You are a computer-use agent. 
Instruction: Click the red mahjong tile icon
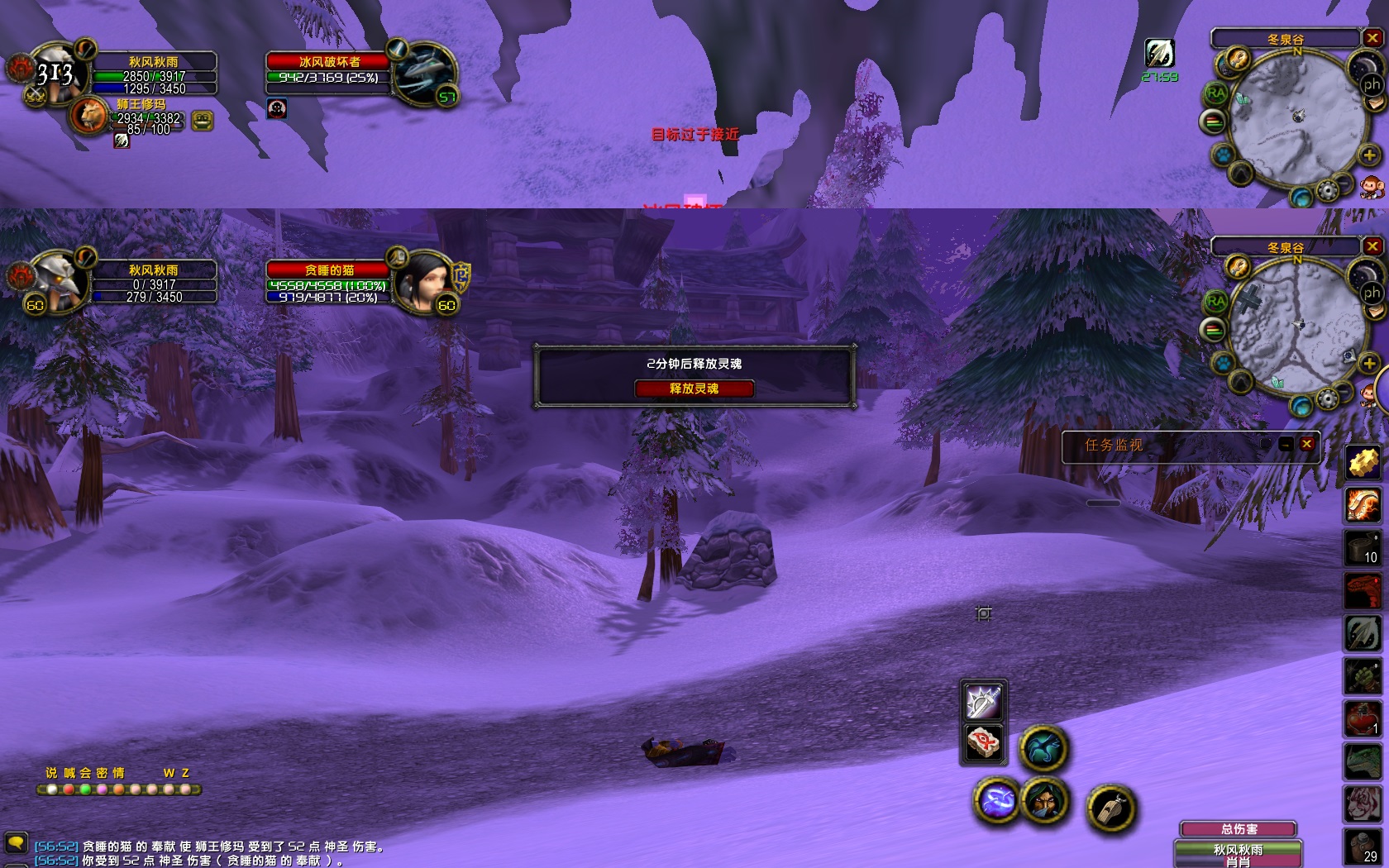[x=983, y=742]
